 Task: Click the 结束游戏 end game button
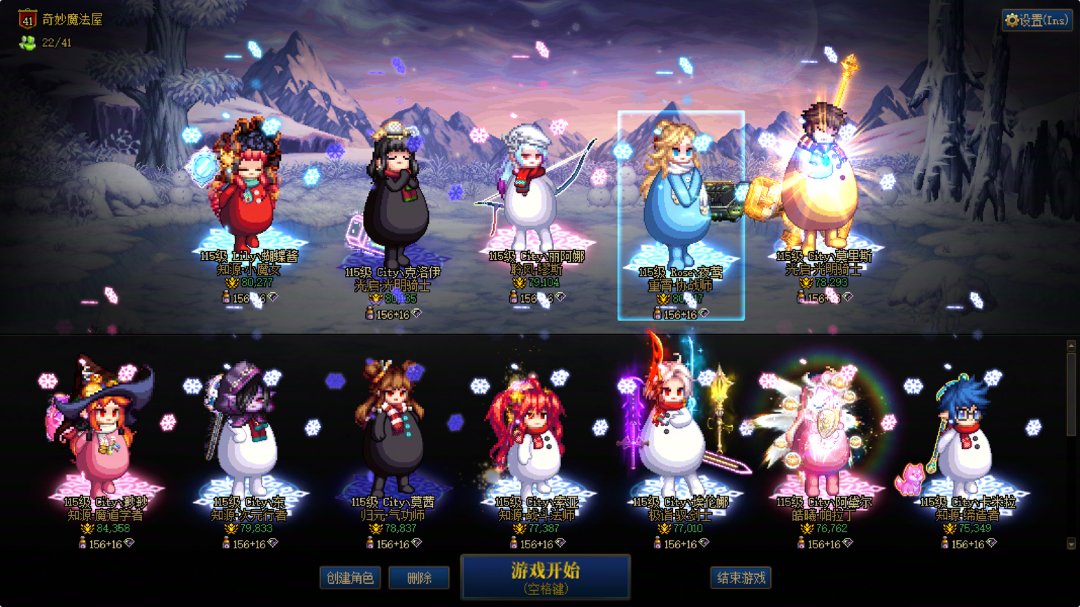(x=741, y=578)
